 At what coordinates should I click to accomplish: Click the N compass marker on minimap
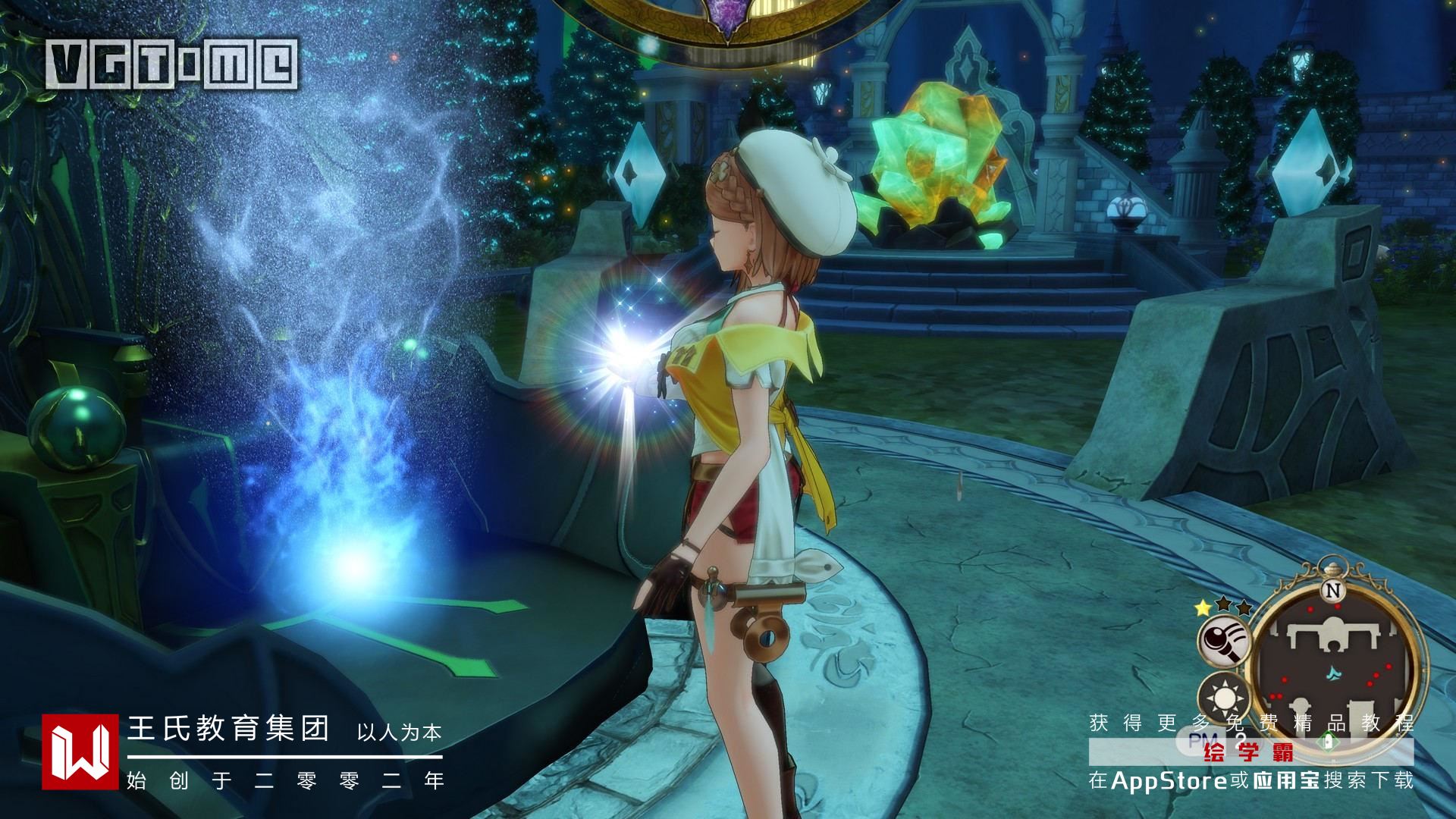[1332, 591]
